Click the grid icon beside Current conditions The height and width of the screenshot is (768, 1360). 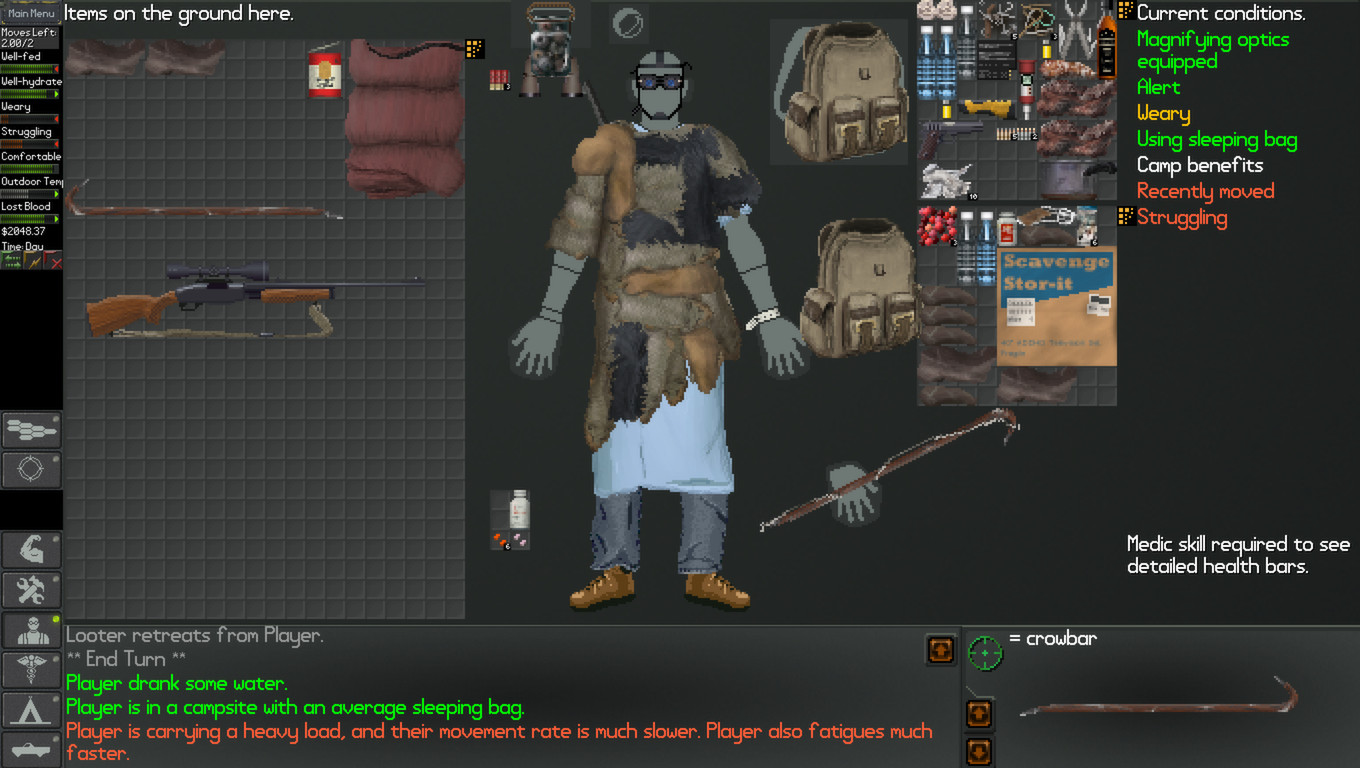coord(1122,13)
